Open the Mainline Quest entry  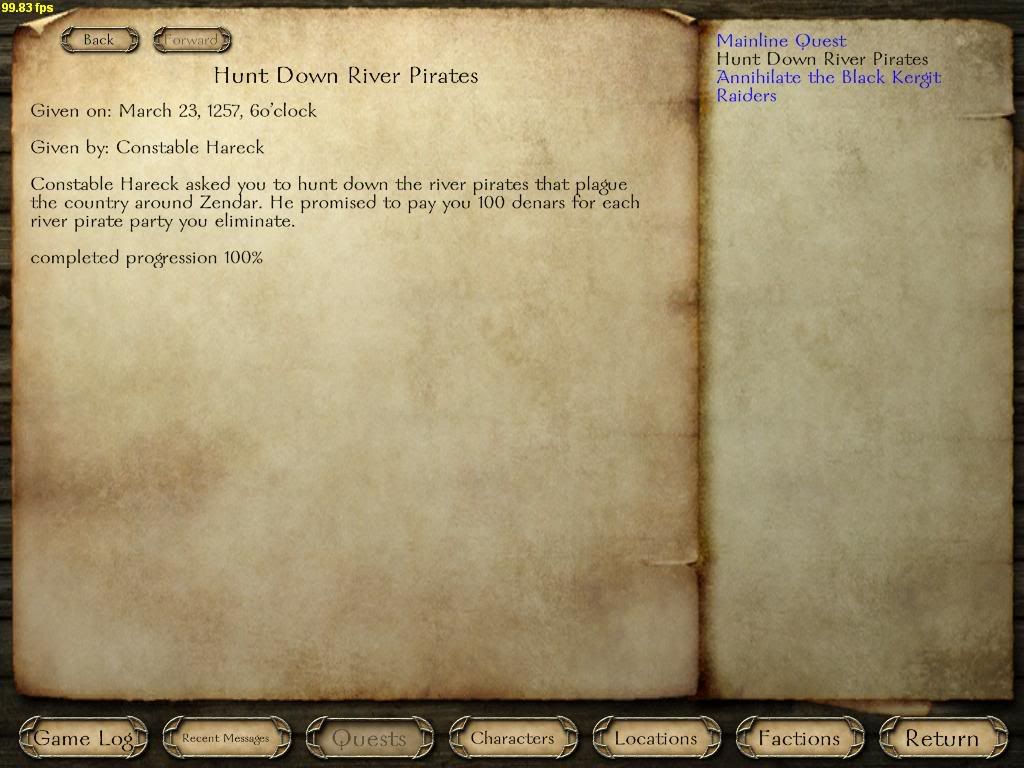click(781, 41)
